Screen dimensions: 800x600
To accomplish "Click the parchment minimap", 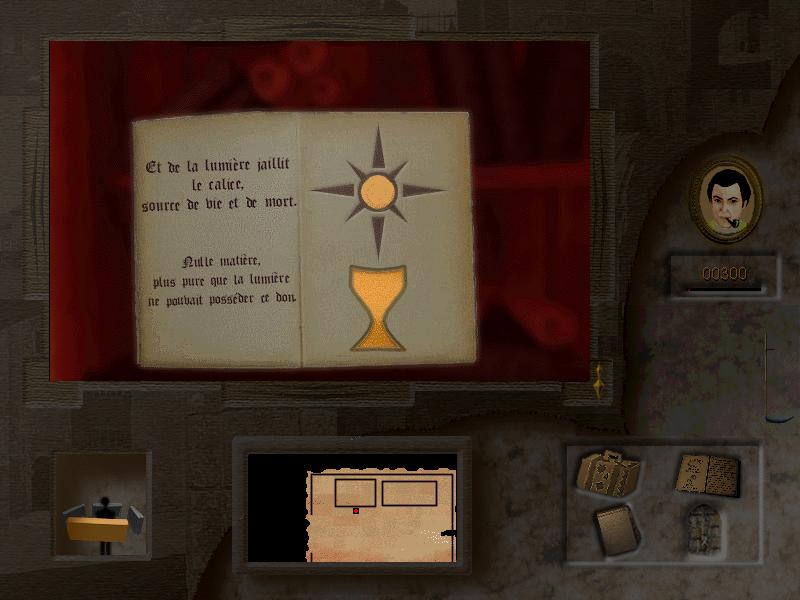I will [380, 510].
